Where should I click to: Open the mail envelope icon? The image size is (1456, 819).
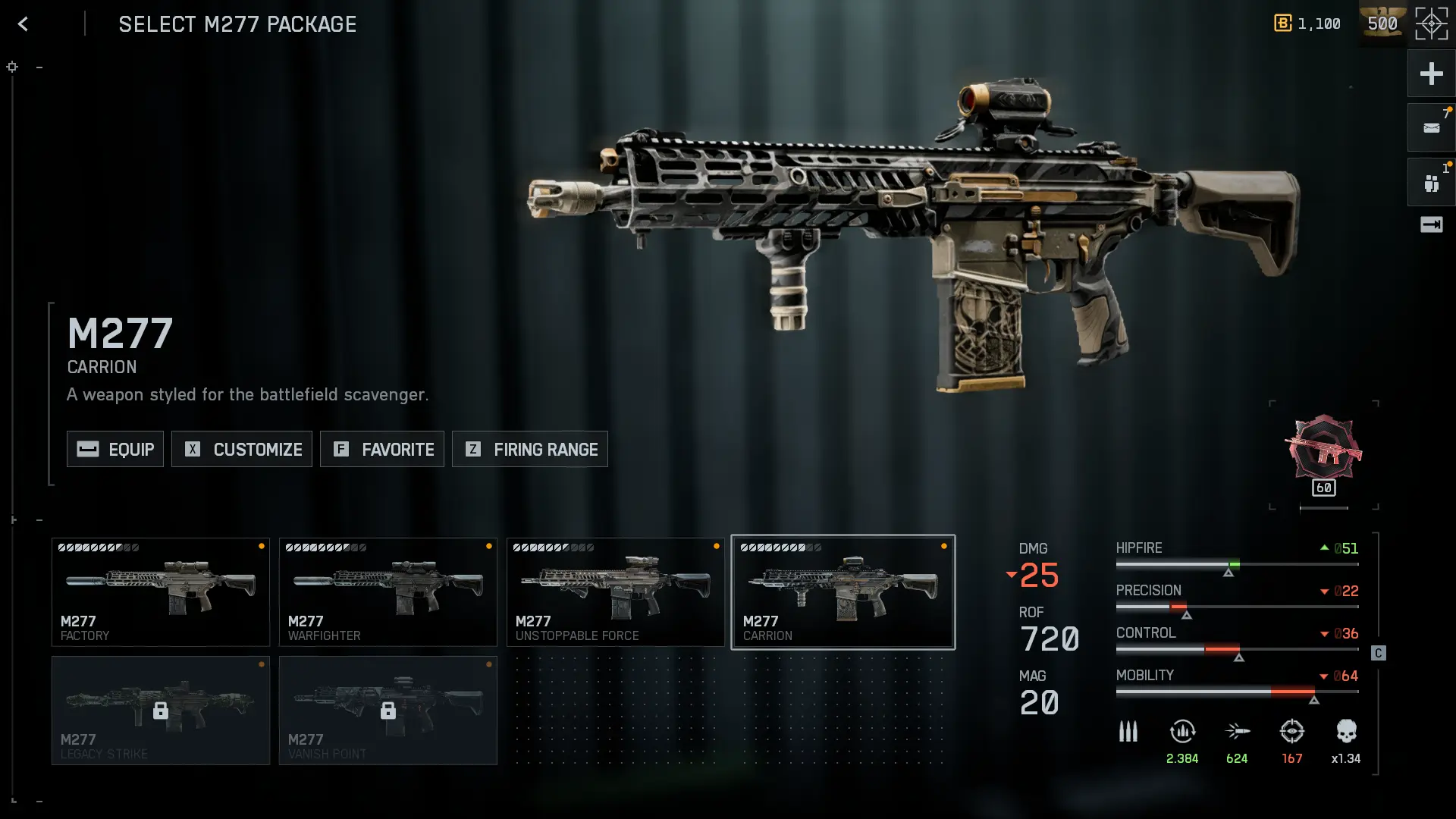tap(1431, 128)
